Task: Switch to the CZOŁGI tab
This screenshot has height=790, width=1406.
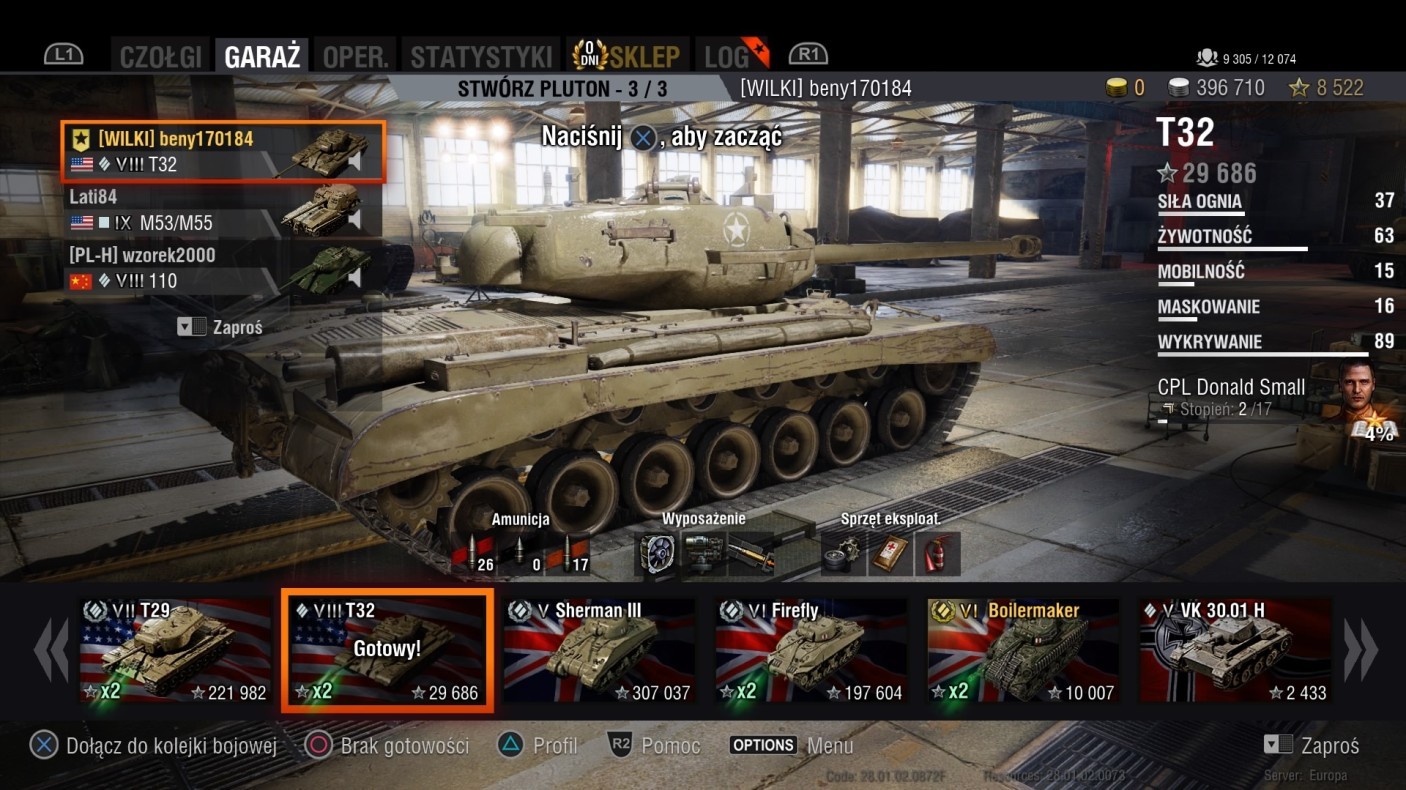Action: pyautogui.click(x=161, y=56)
